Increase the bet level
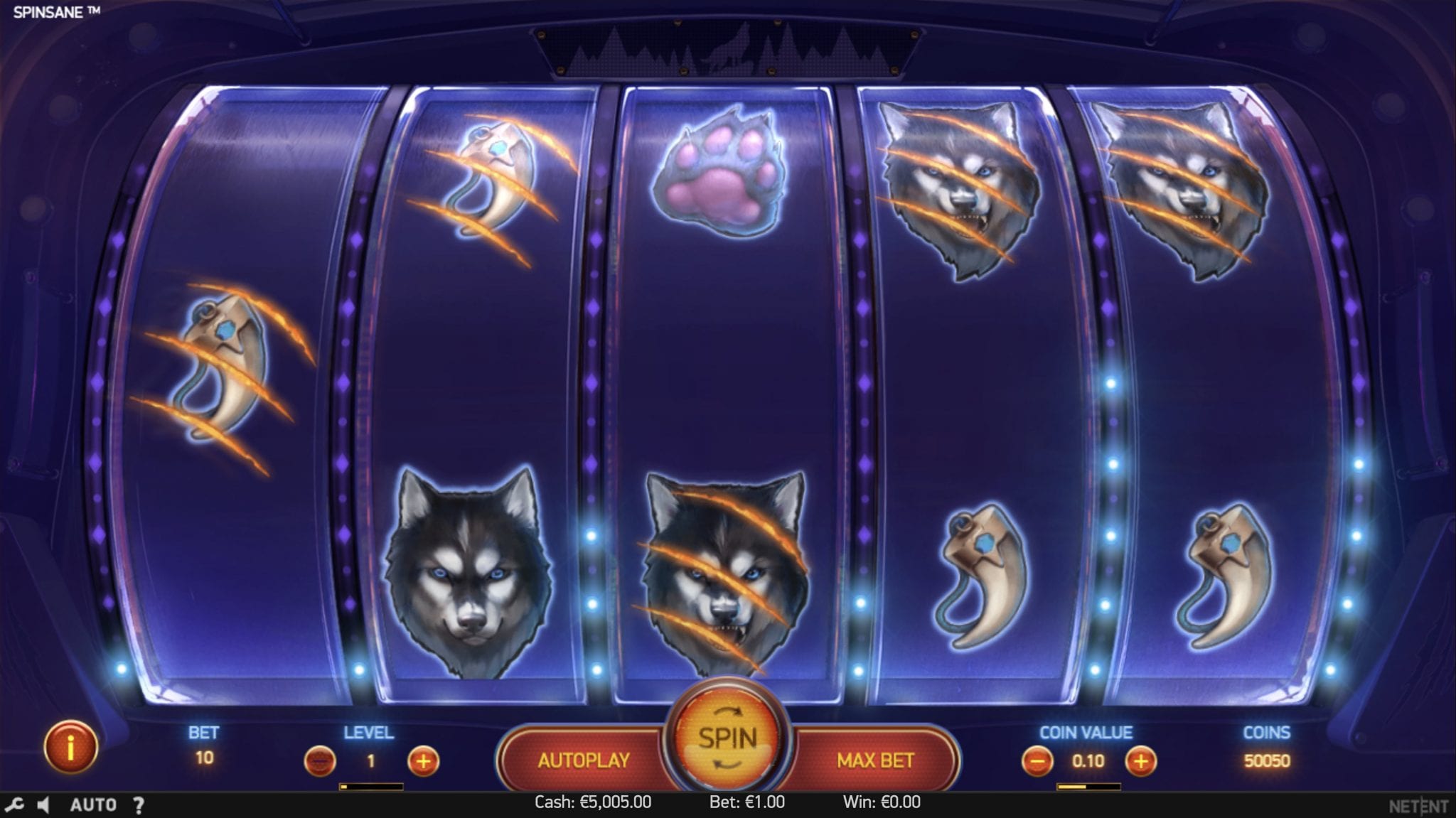 (423, 762)
